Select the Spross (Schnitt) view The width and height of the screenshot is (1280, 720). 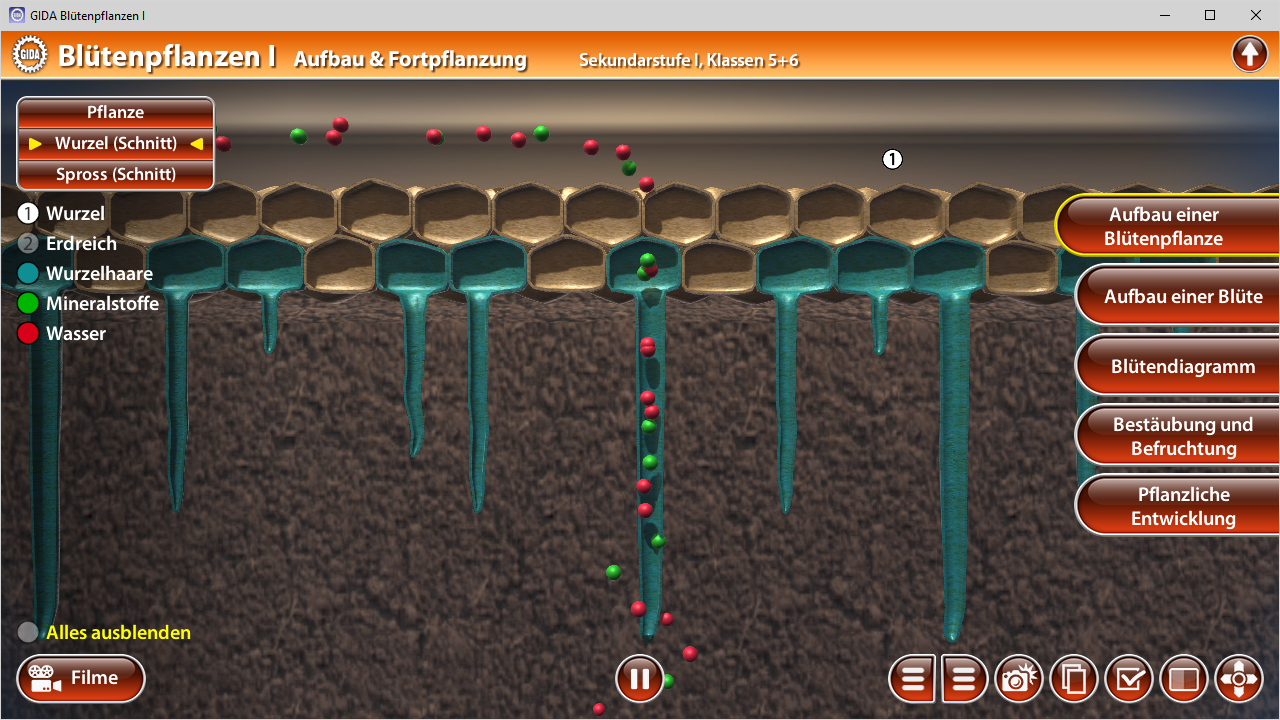(115, 174)
